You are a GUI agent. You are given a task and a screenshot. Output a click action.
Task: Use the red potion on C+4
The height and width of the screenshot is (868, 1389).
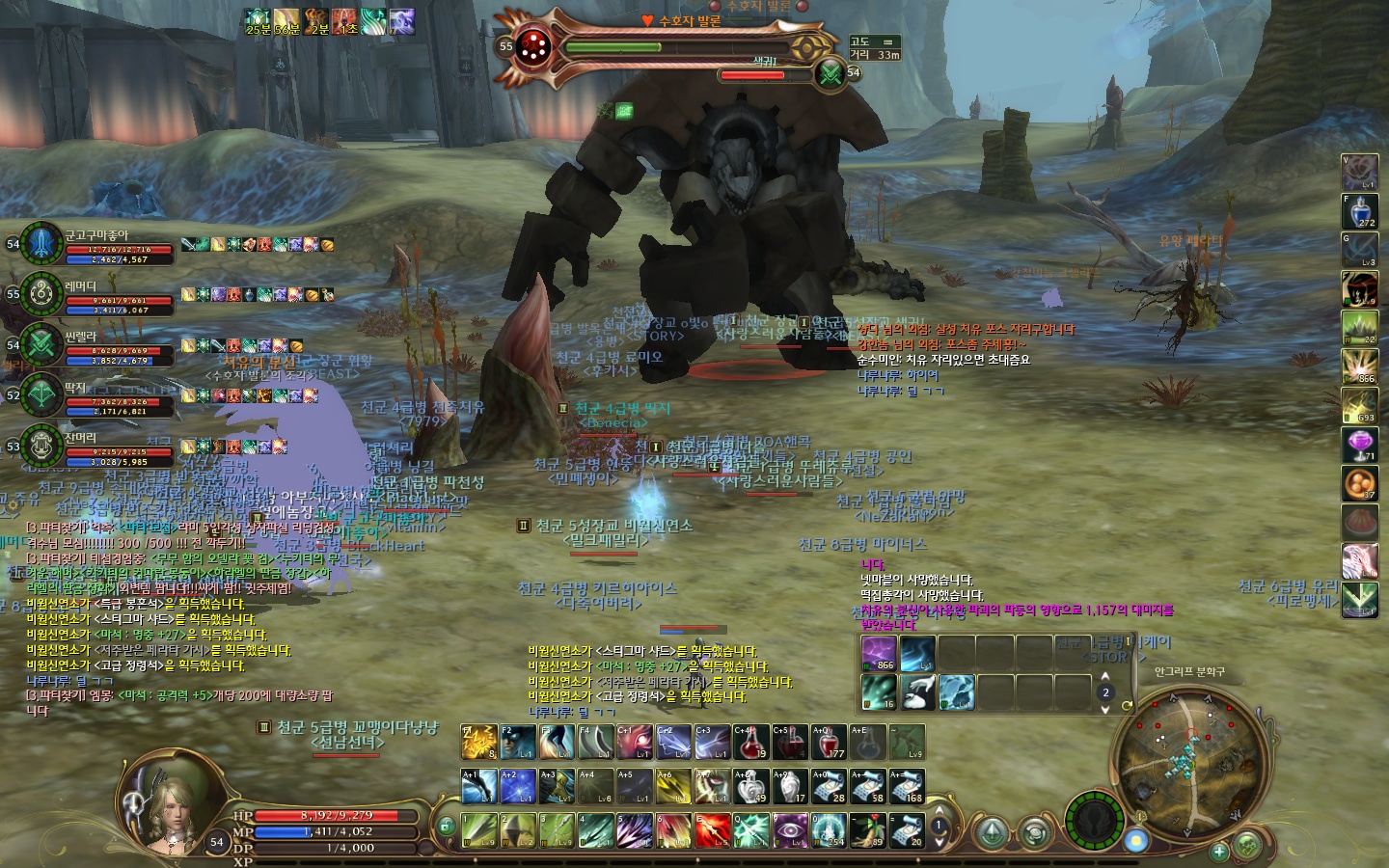pos(751,742)
